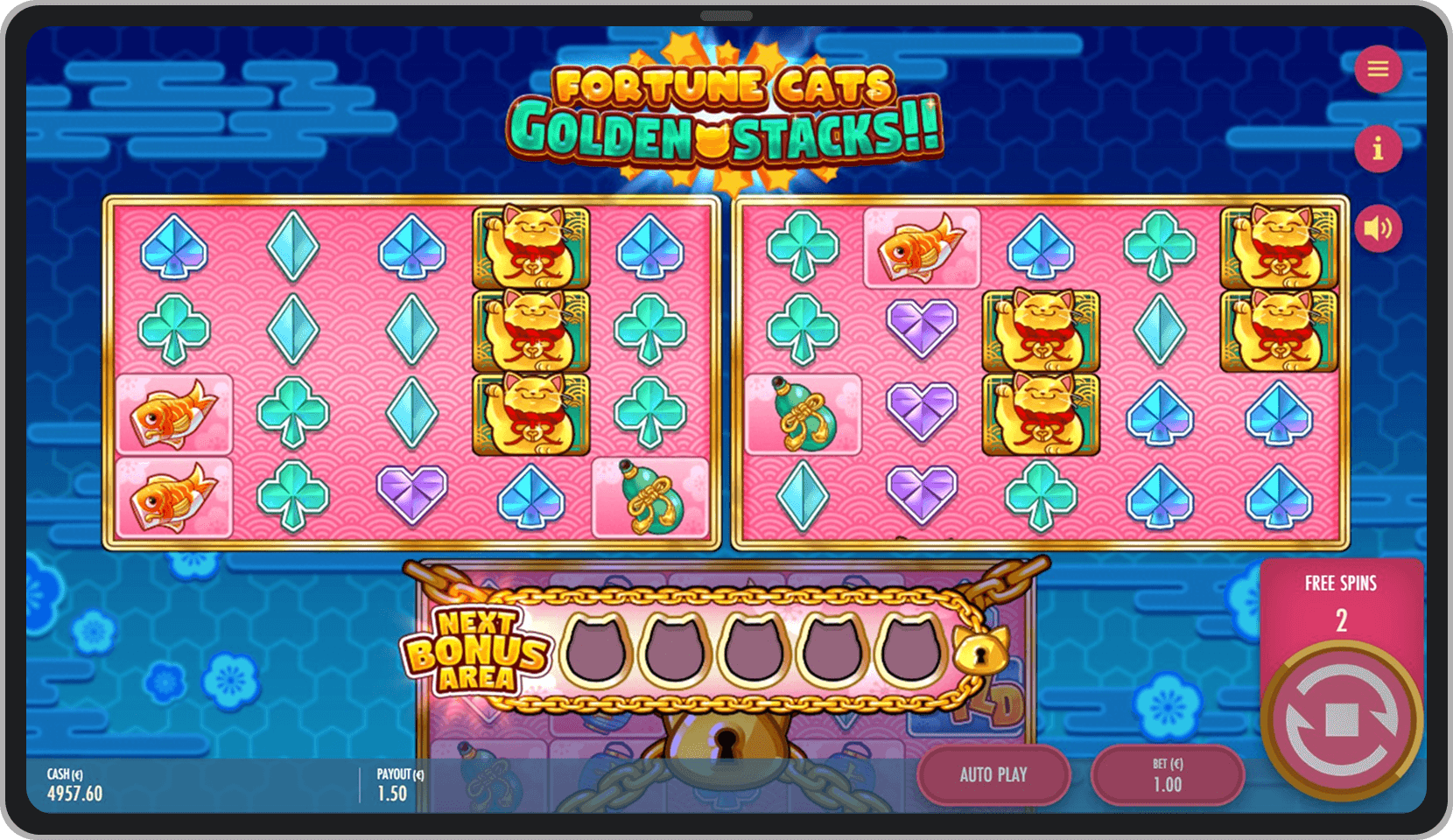
Task: Open the BET amount selector
Action: click(1169, 775)
